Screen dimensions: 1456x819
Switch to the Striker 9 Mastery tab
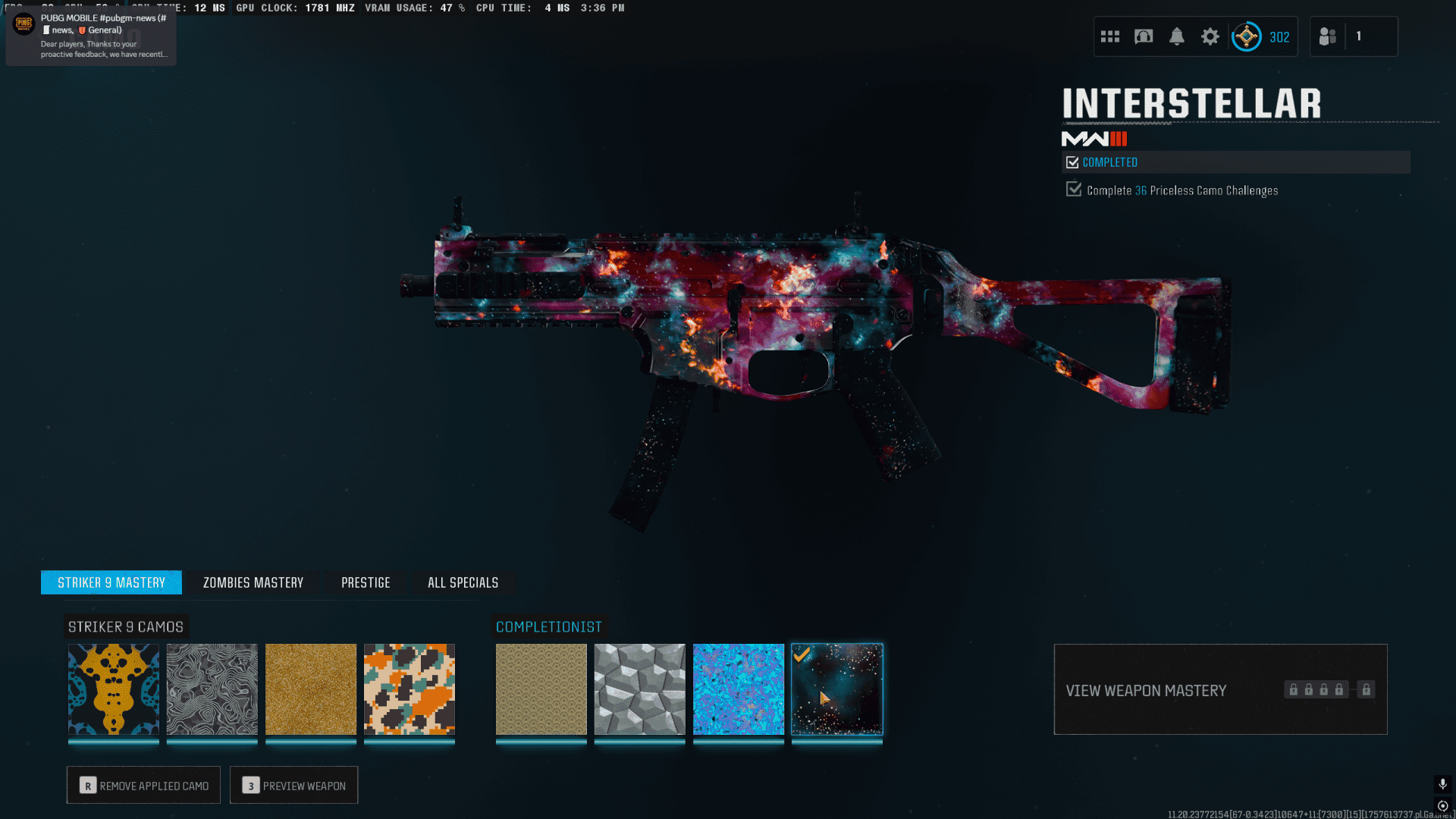pyautogui.click(x=111, y=582)
